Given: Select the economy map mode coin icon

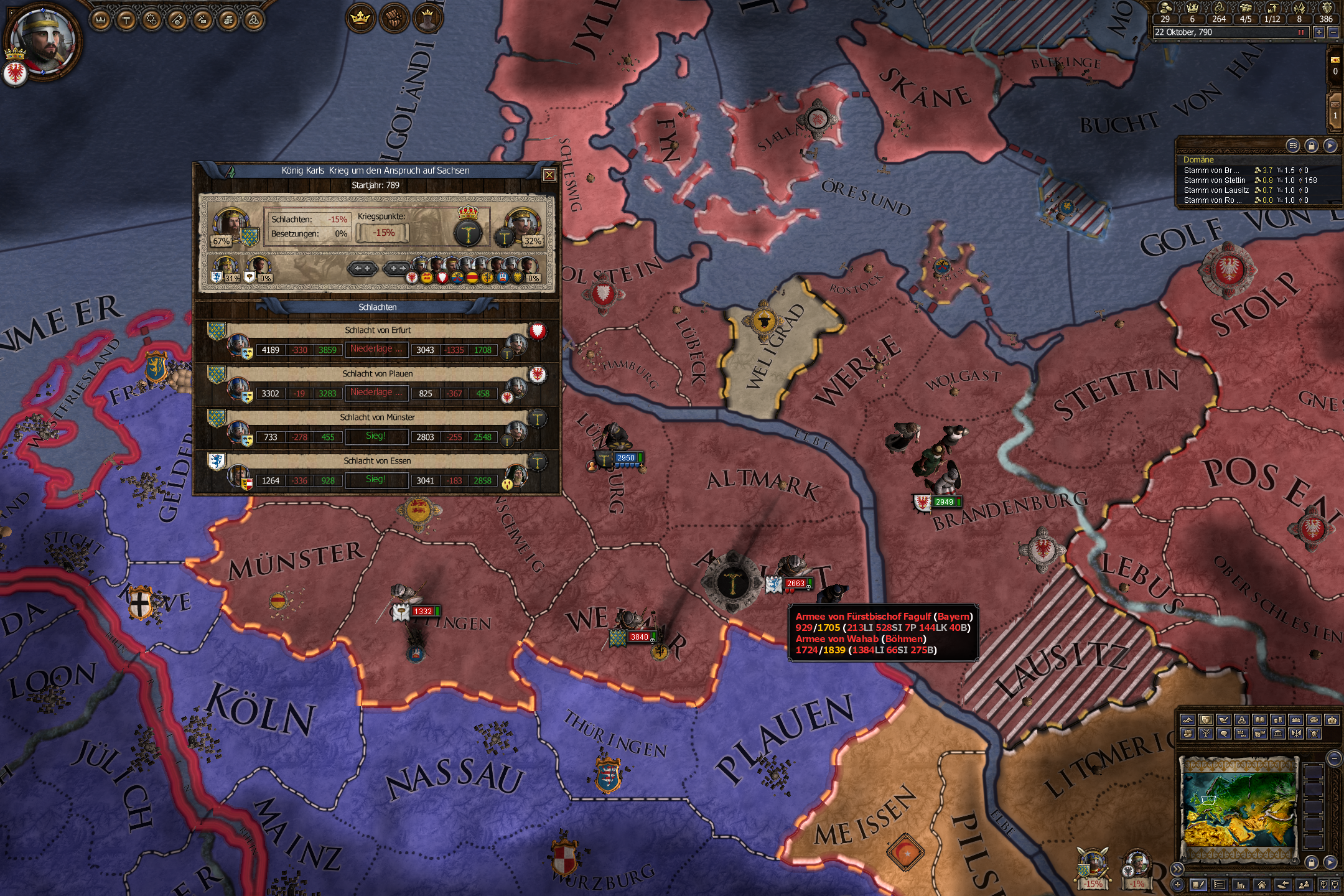Looking at the screenshot, I should click(1279, 720).
